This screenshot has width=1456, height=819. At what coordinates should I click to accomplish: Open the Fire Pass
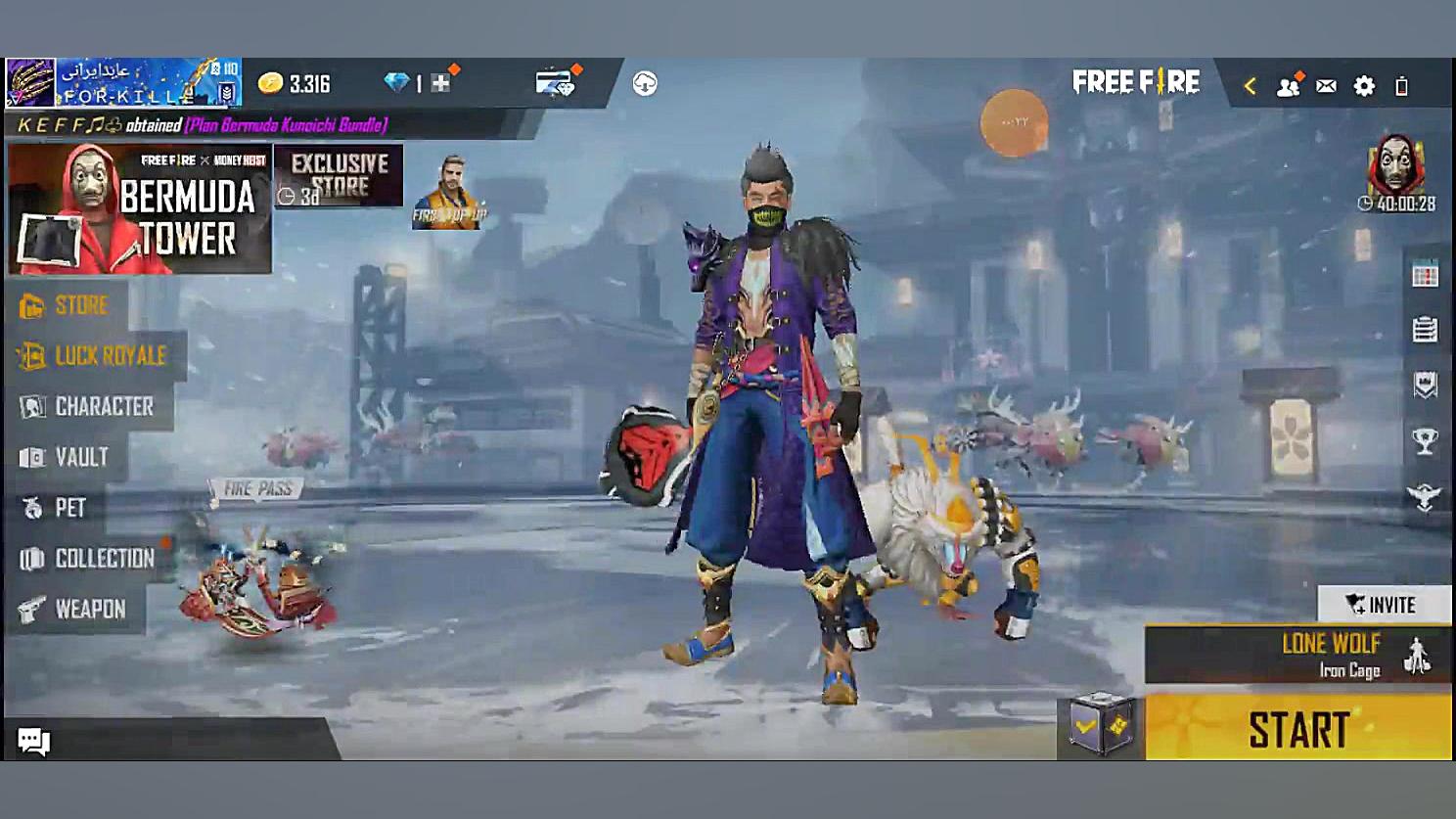[257, 489]
